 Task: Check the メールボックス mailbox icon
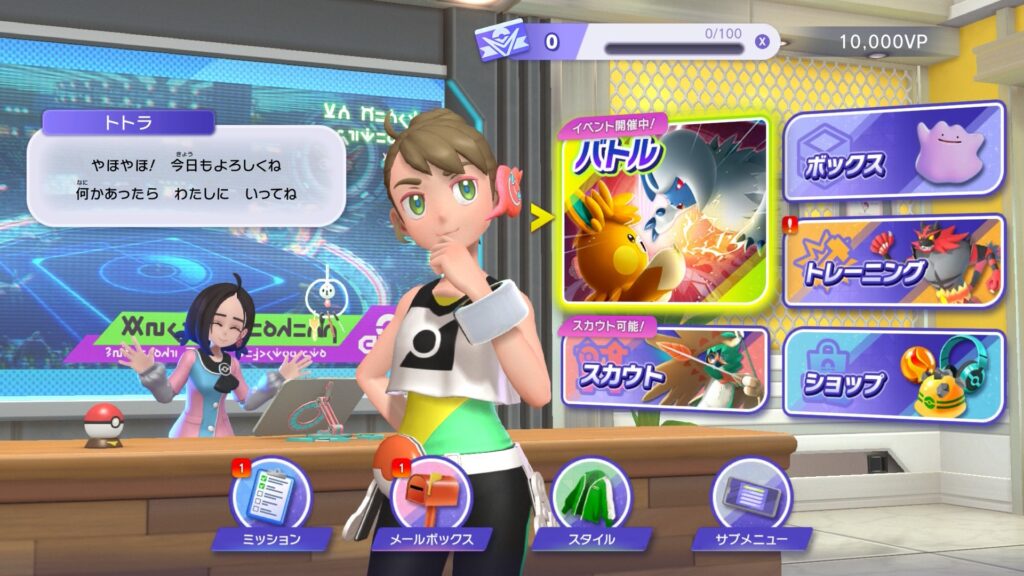(431, 497)
